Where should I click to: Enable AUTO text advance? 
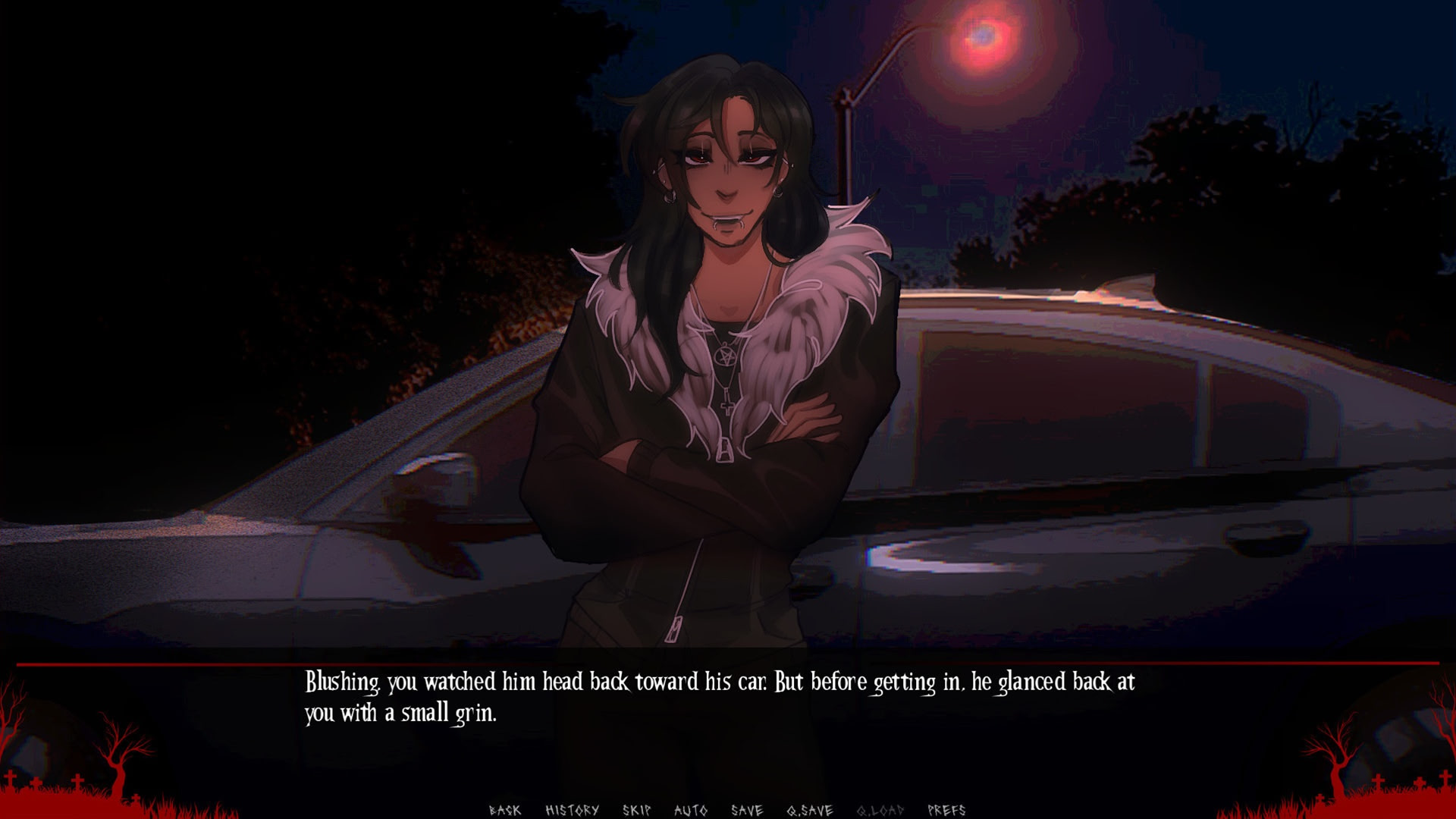[691, 809]
